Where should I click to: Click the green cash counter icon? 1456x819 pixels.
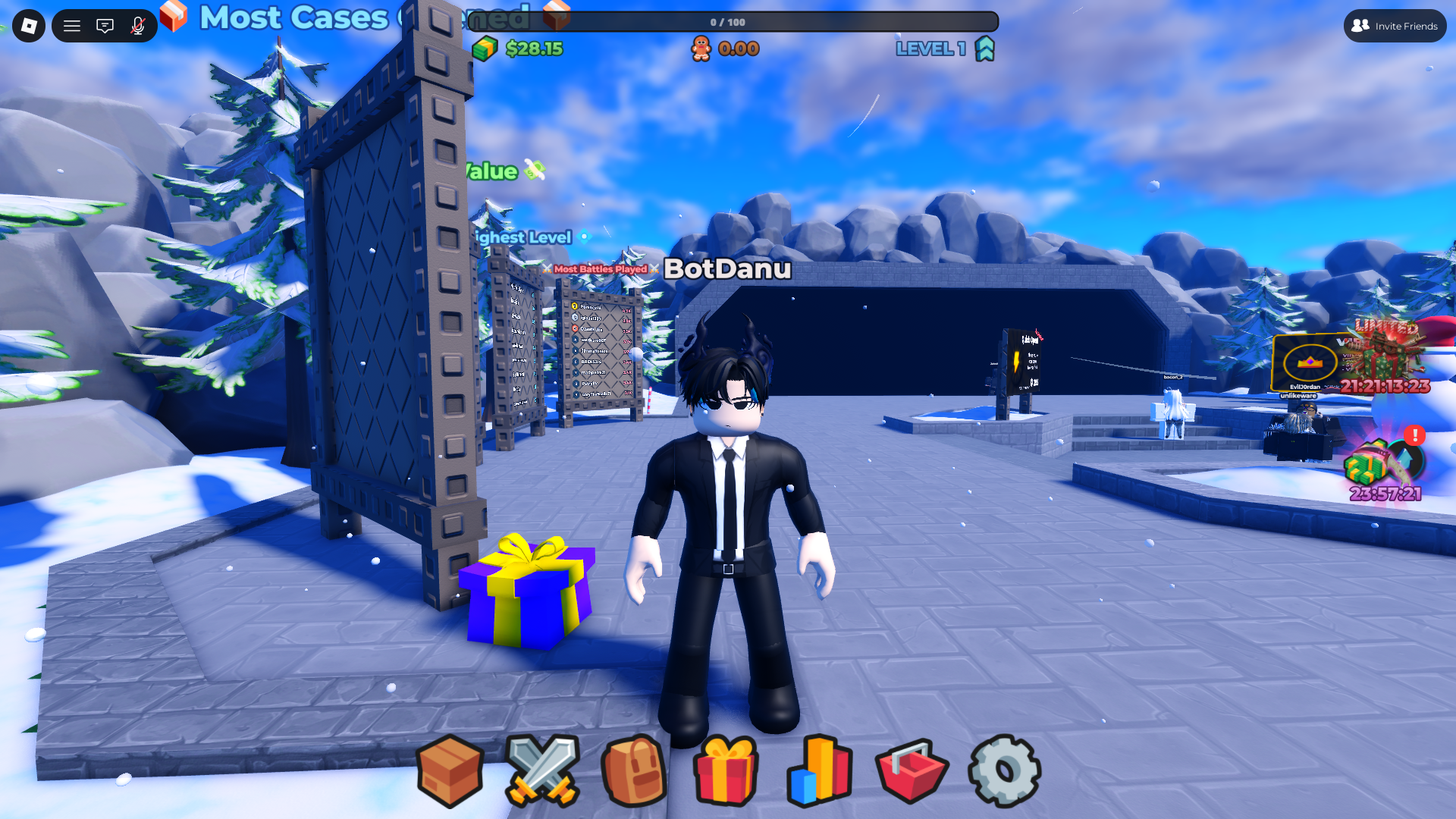click(x=486, y=49)
